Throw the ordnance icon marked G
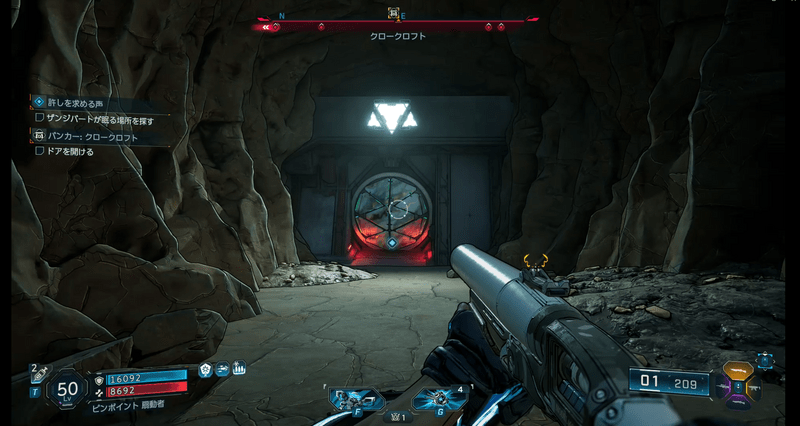Screen dimensions: 800x426 click(x=440, y=399)
